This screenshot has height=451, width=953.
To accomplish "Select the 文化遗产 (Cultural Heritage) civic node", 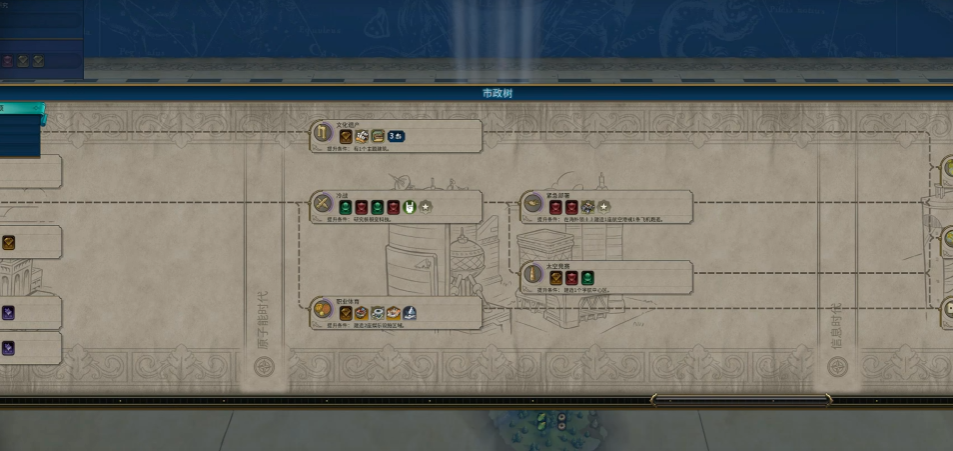I will tap(396, 135).
